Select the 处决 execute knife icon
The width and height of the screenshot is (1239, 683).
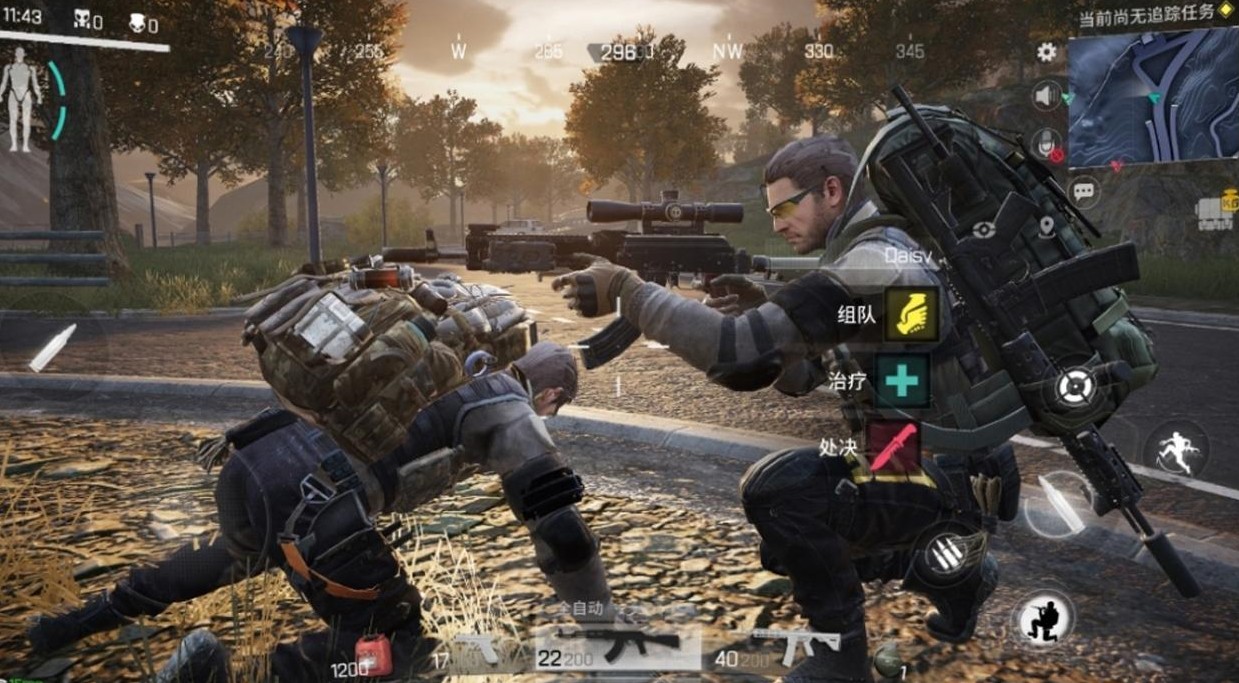[x=892, y=446]
